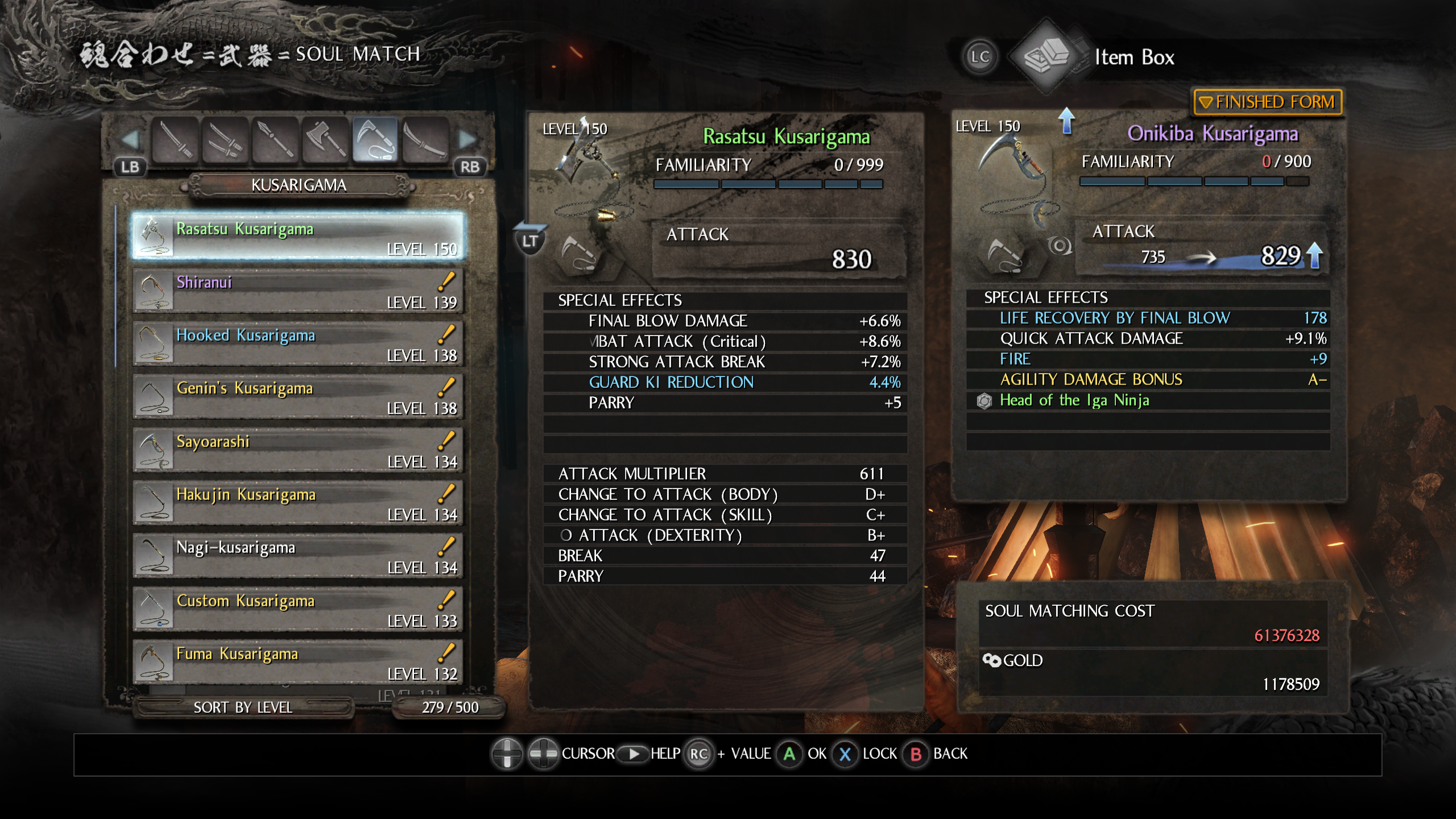Click the right arrow of weapon categories

click(467, 139)
